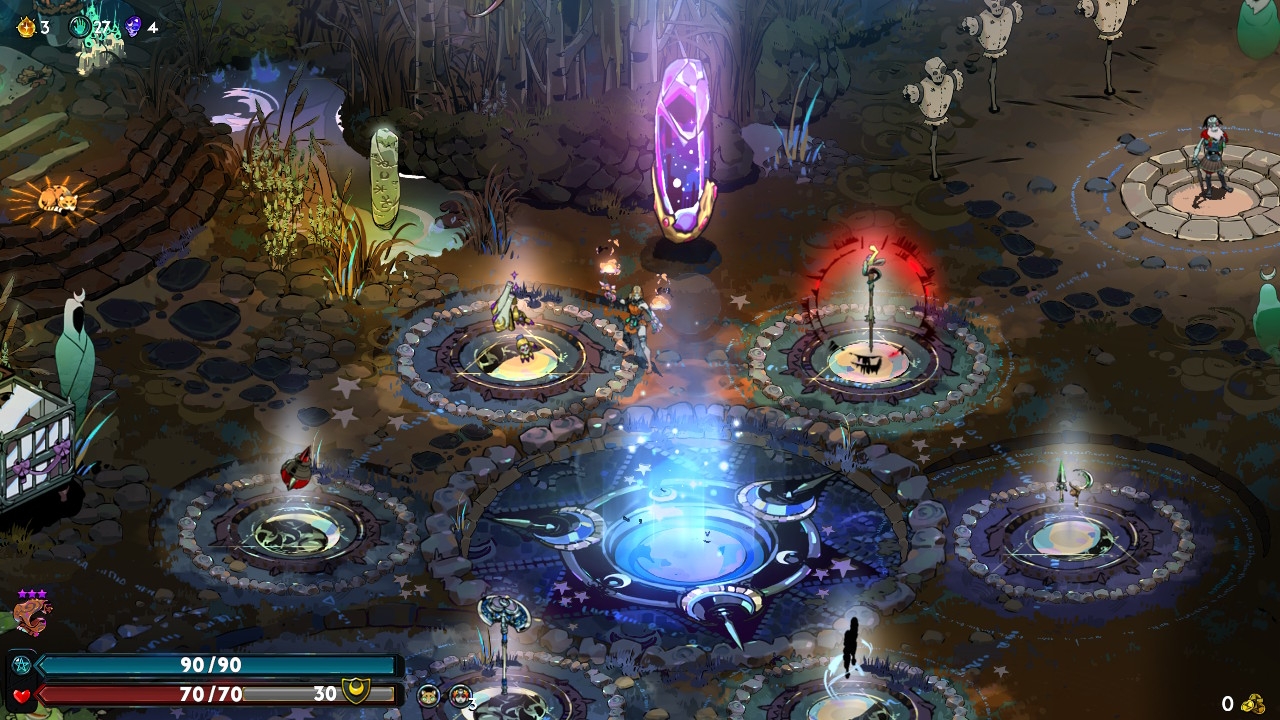
Task: Click the teal hand resource icon
Action: (x=81, y=27)
